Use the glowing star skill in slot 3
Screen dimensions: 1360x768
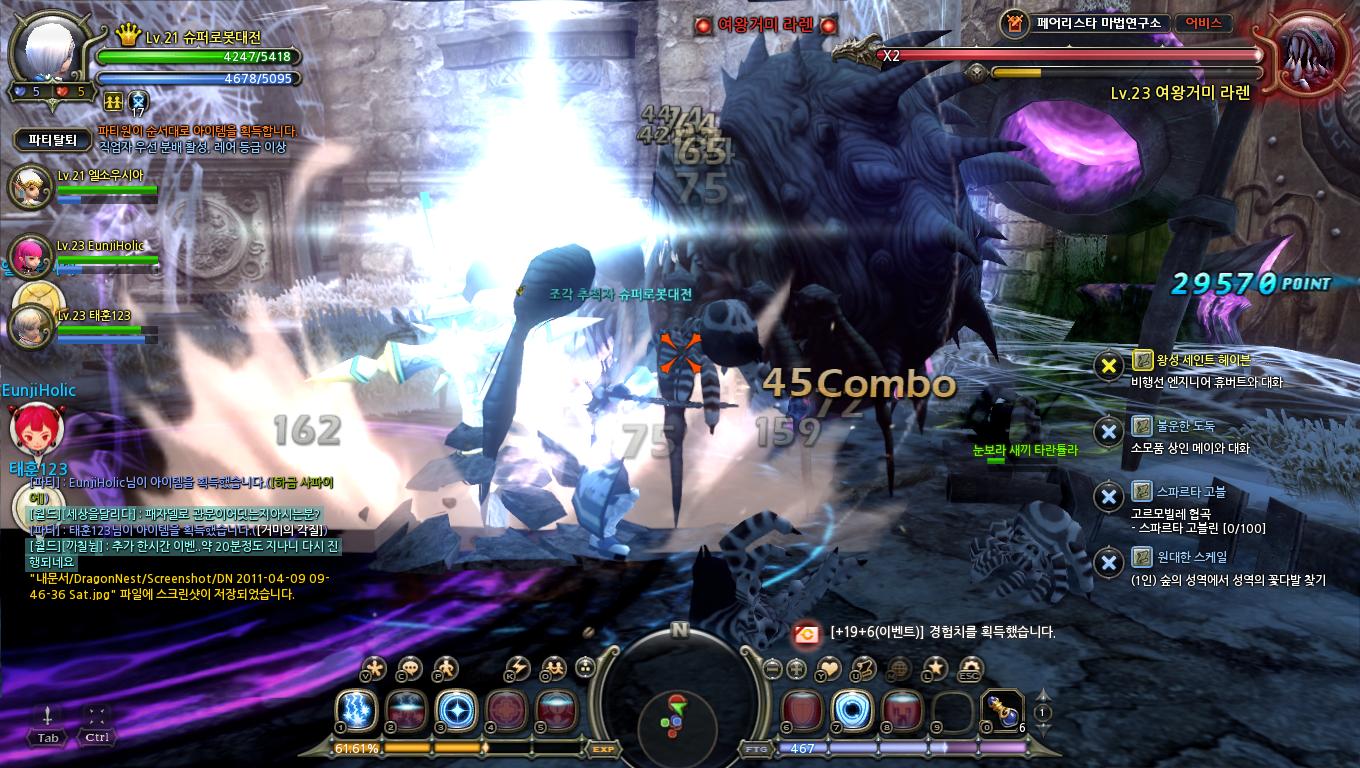[x=455, y=710]
